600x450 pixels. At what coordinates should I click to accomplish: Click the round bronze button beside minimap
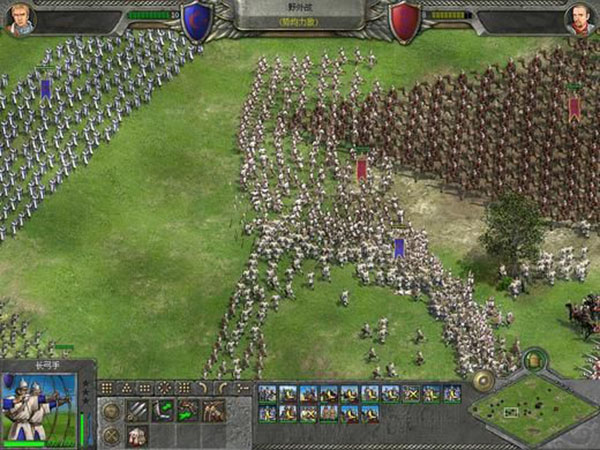tap(483, 380)
